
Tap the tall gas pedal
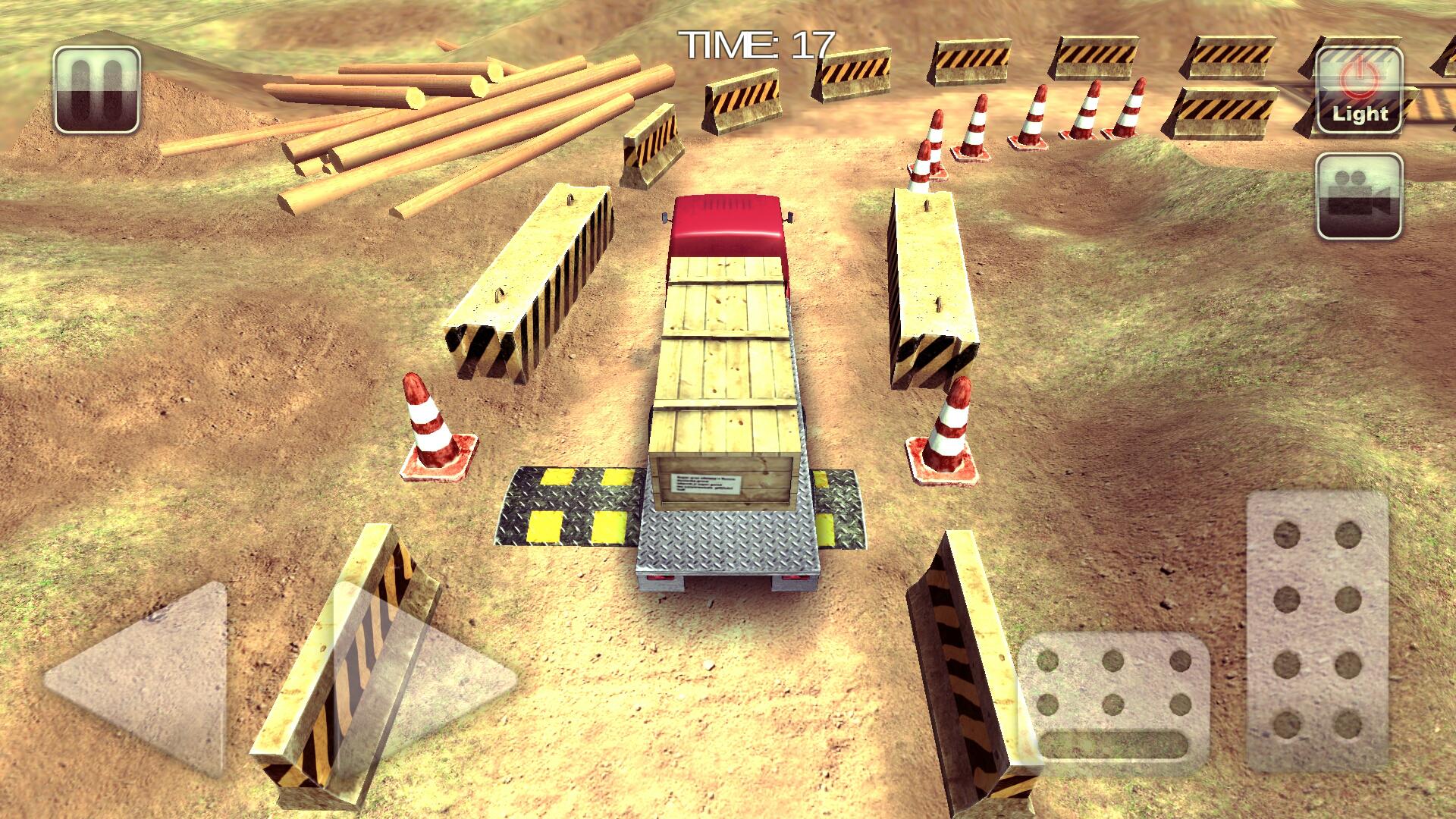pyautogui.click(x=1317, y=631)
